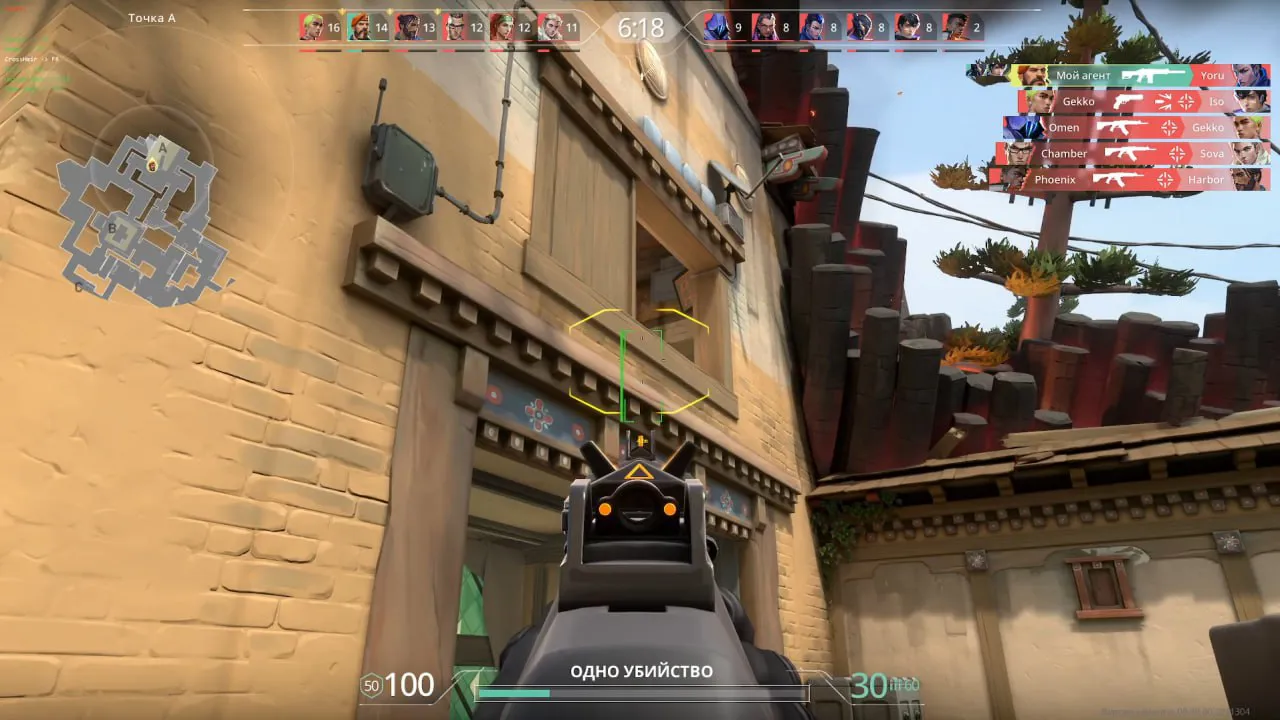Click Brimstone's portrait in the top ally scoreboard

click(x=362, y=28)
